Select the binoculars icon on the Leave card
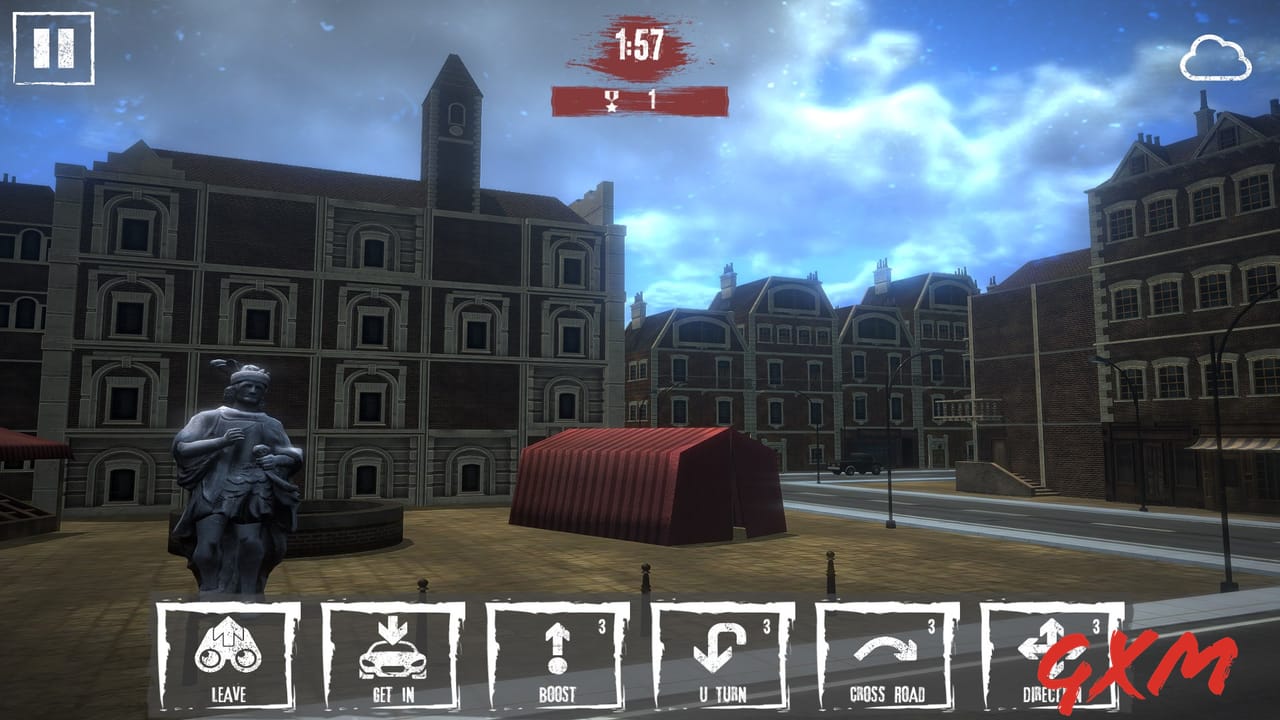The image size is (1280, 720). pyautogui.click(x=230, y=648)
